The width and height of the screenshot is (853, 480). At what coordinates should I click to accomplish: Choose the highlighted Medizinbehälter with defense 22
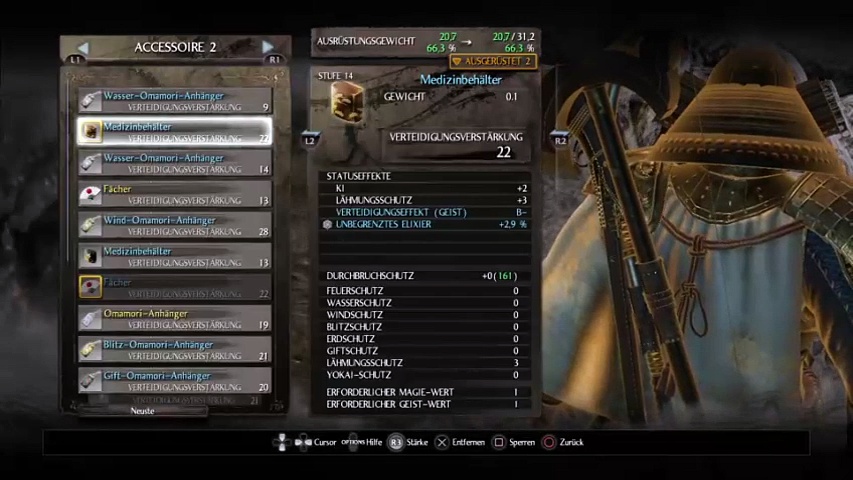tap(175, 131)
